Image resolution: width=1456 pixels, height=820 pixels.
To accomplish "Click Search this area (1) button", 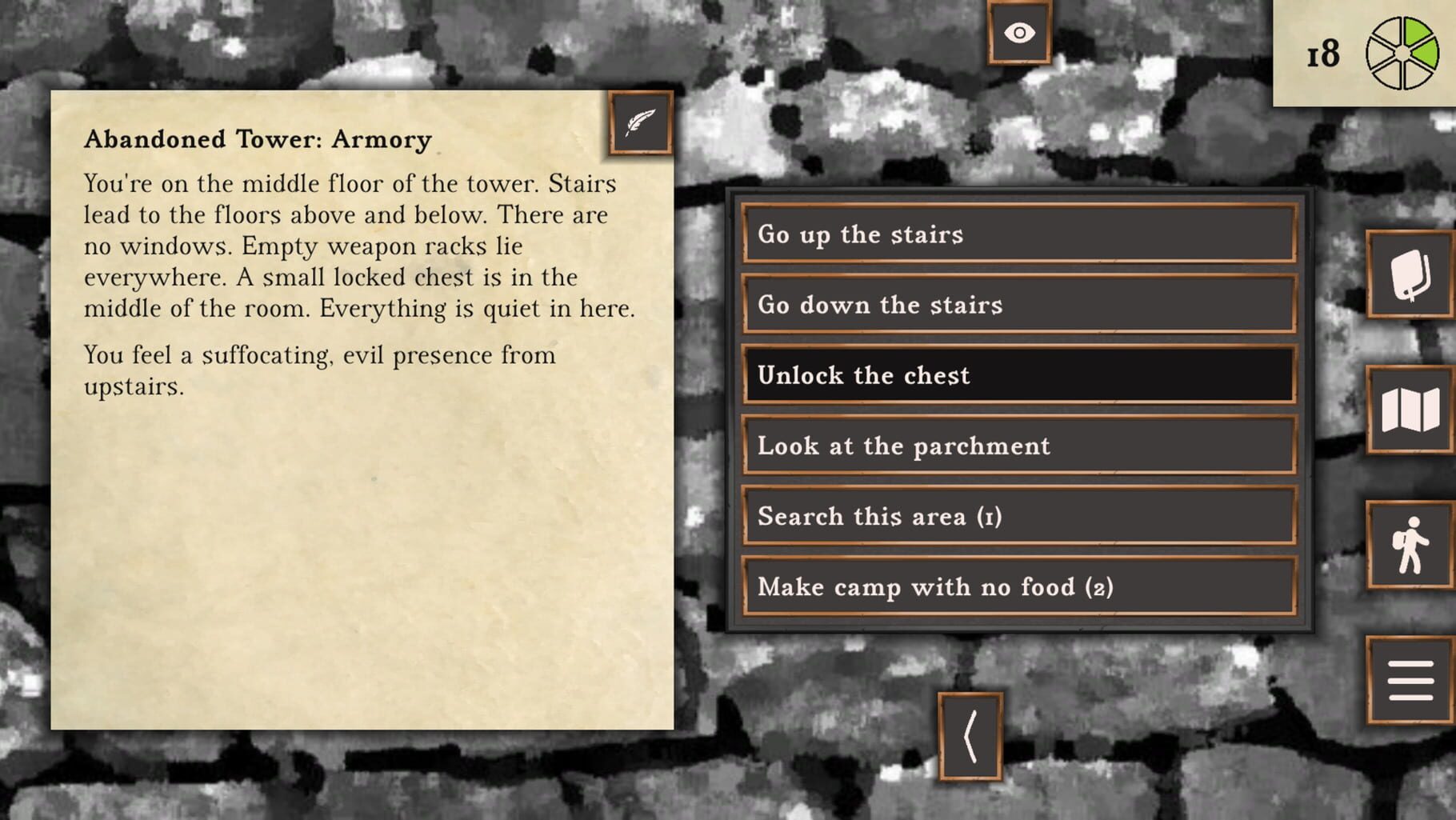I will pos(1018,516).
